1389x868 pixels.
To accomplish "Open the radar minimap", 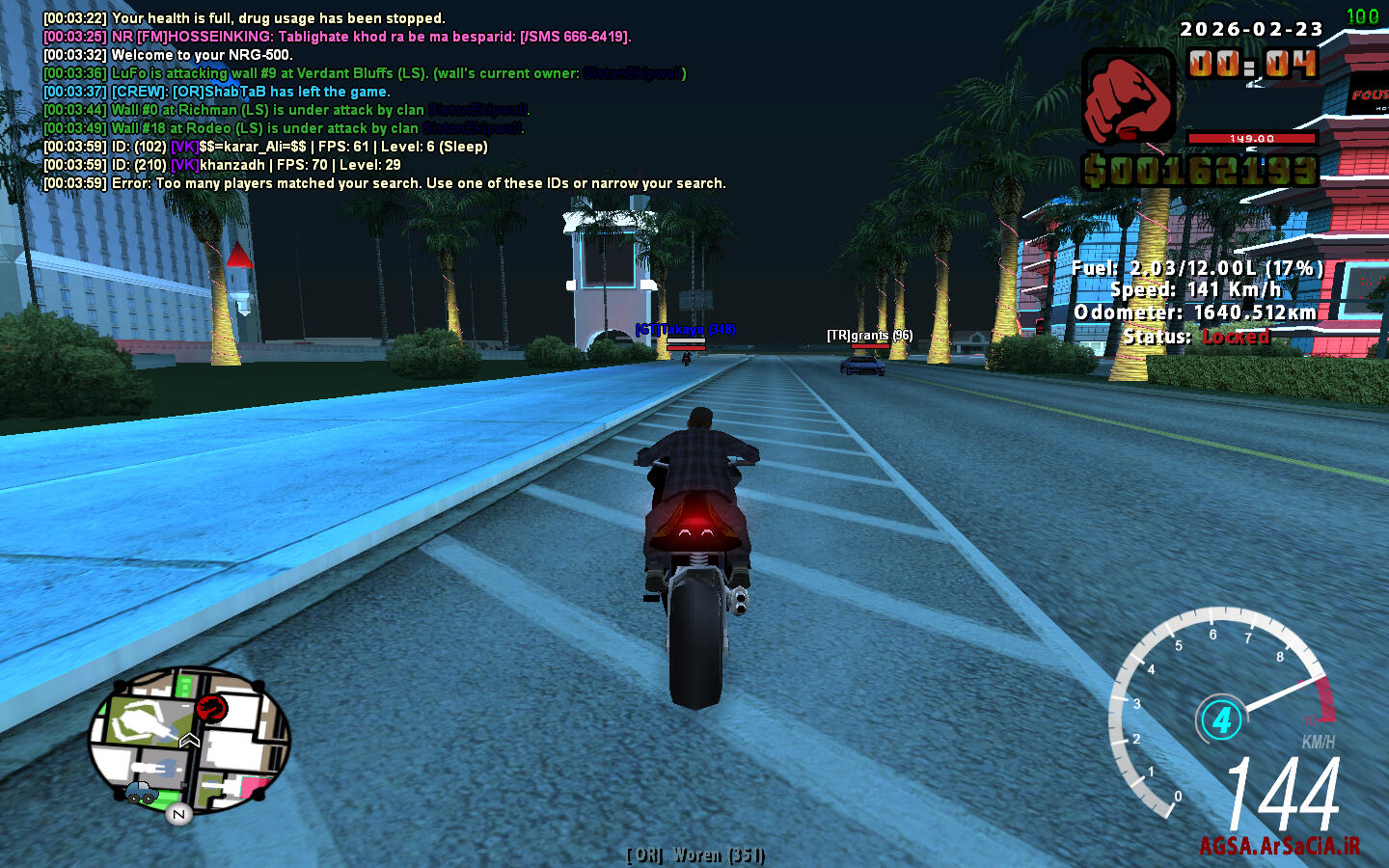I will (189, 739).
